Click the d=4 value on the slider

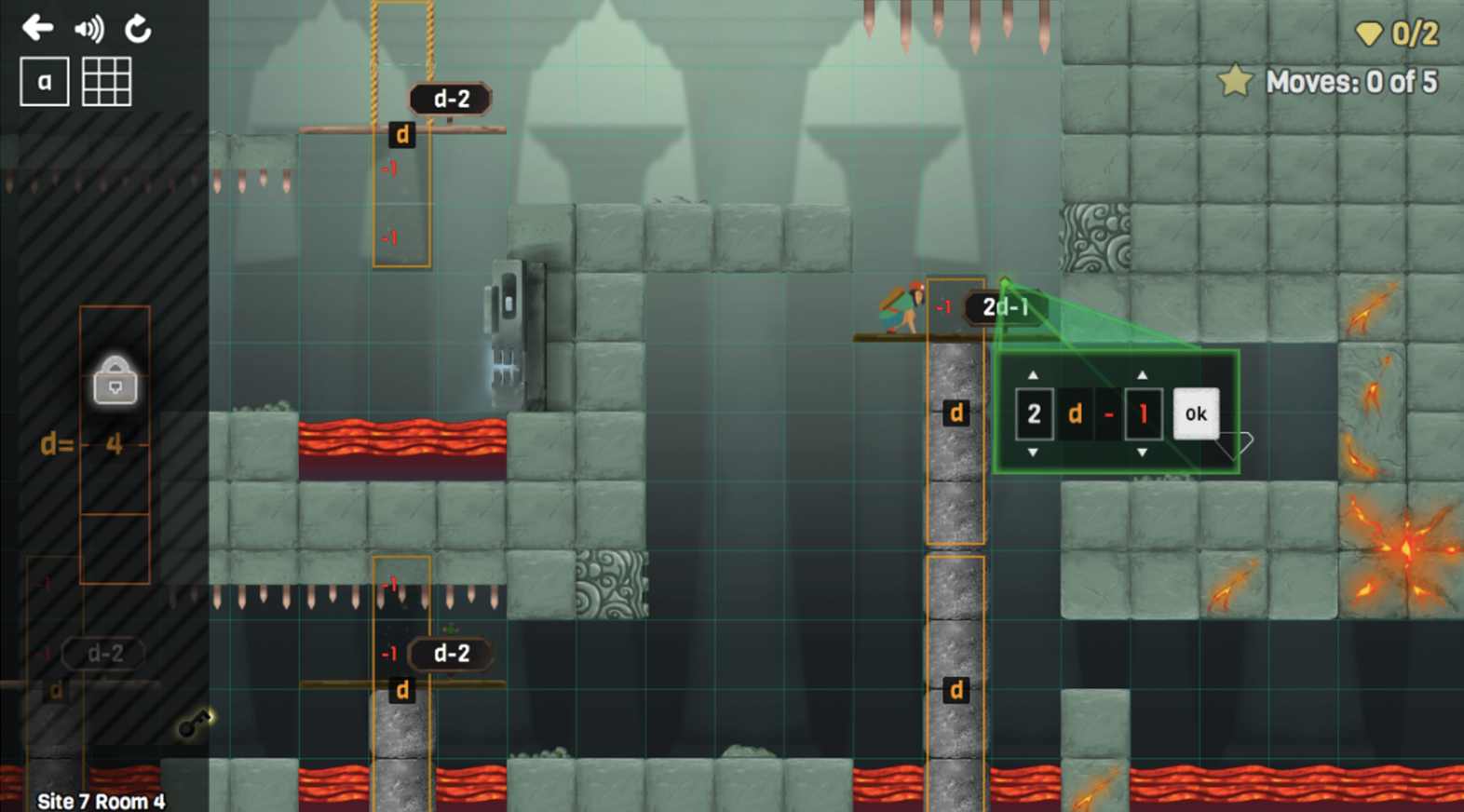click(x=114, y=445)
